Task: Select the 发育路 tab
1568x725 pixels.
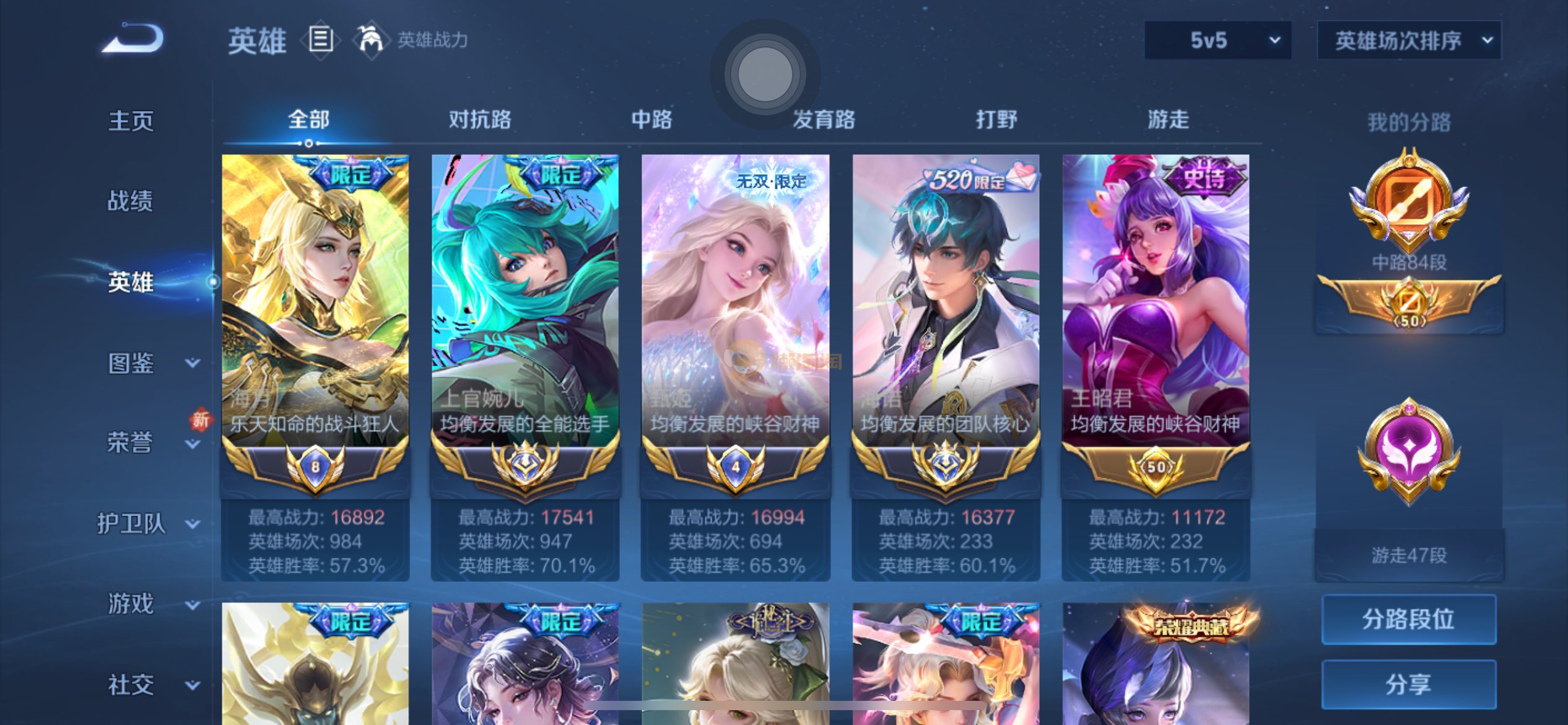Action: point(824,119)
